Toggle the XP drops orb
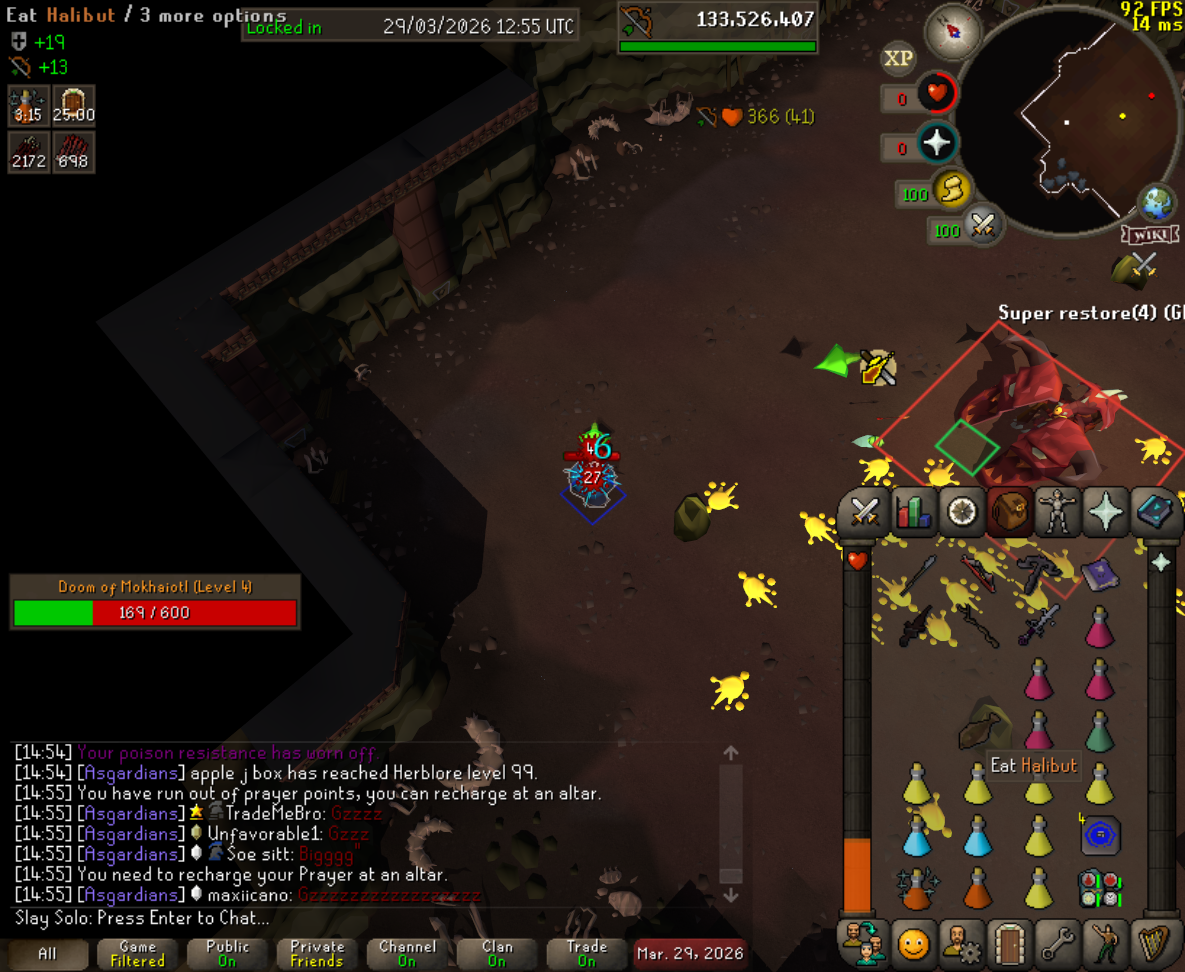This screenshot has width=1185, height=972. 897,59
